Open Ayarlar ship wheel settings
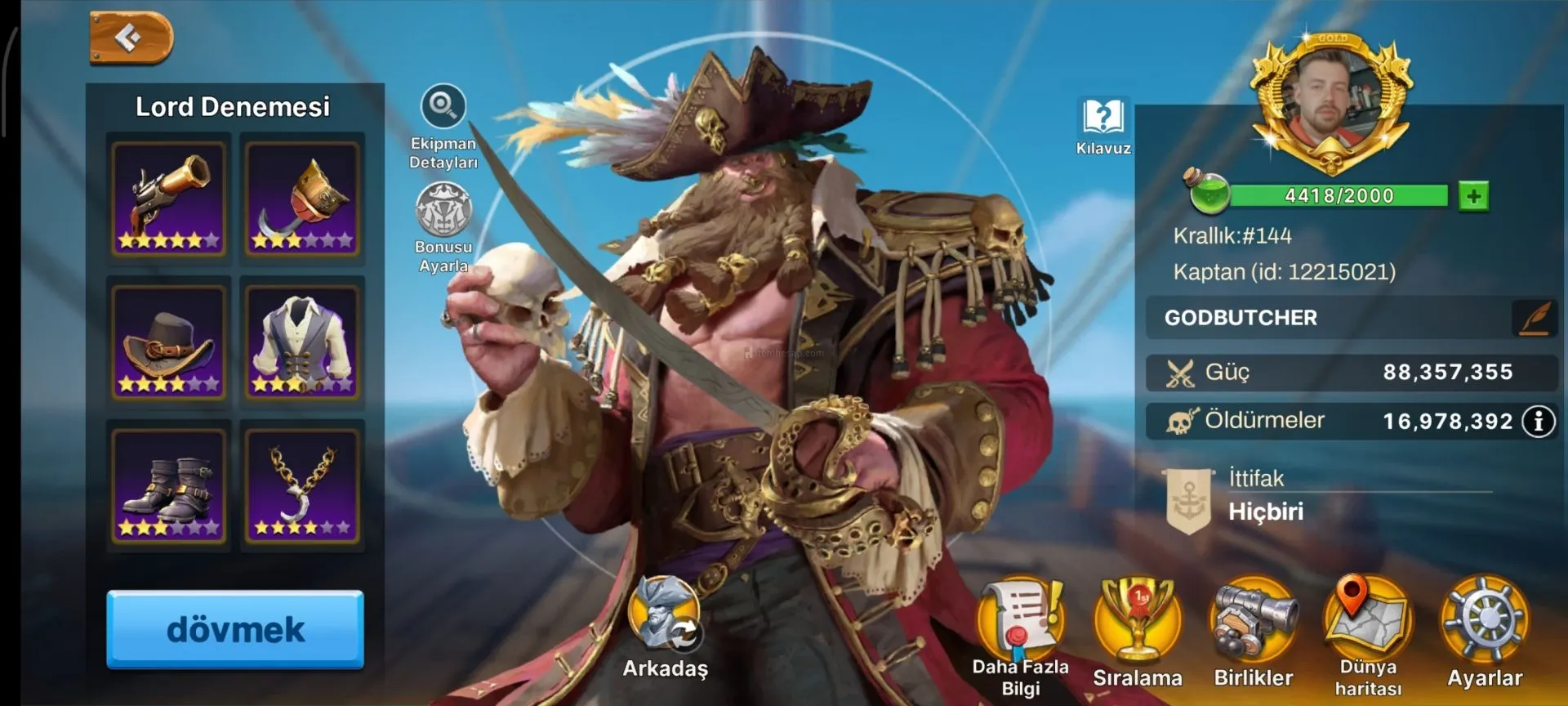This screenshot has height=706, width=1568. [x=1485, y=621]
